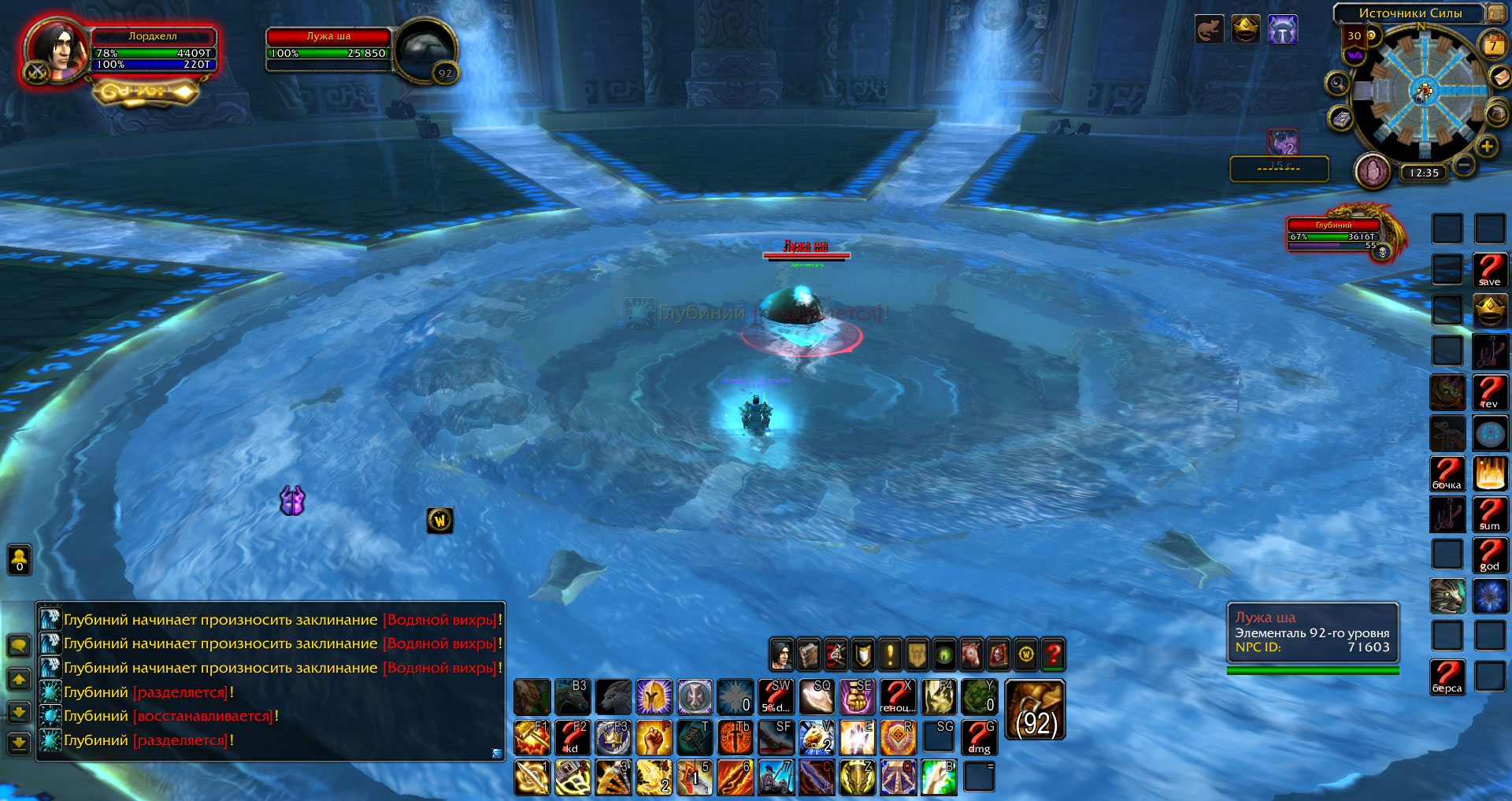Screen dimensions: 1512x801
Task: Open the calendar showing day 7
Action: 1492,46
